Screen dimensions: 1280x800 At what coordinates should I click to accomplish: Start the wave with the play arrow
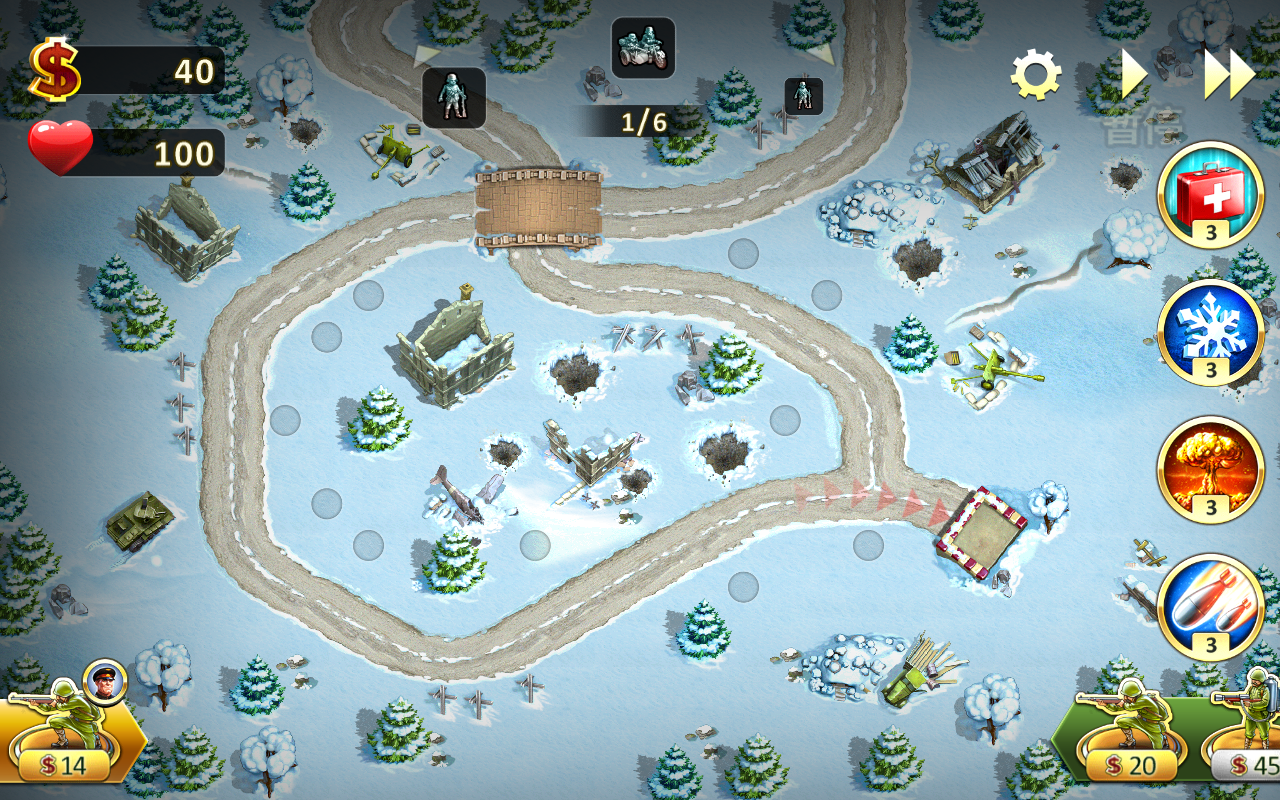pos(1132,74)
